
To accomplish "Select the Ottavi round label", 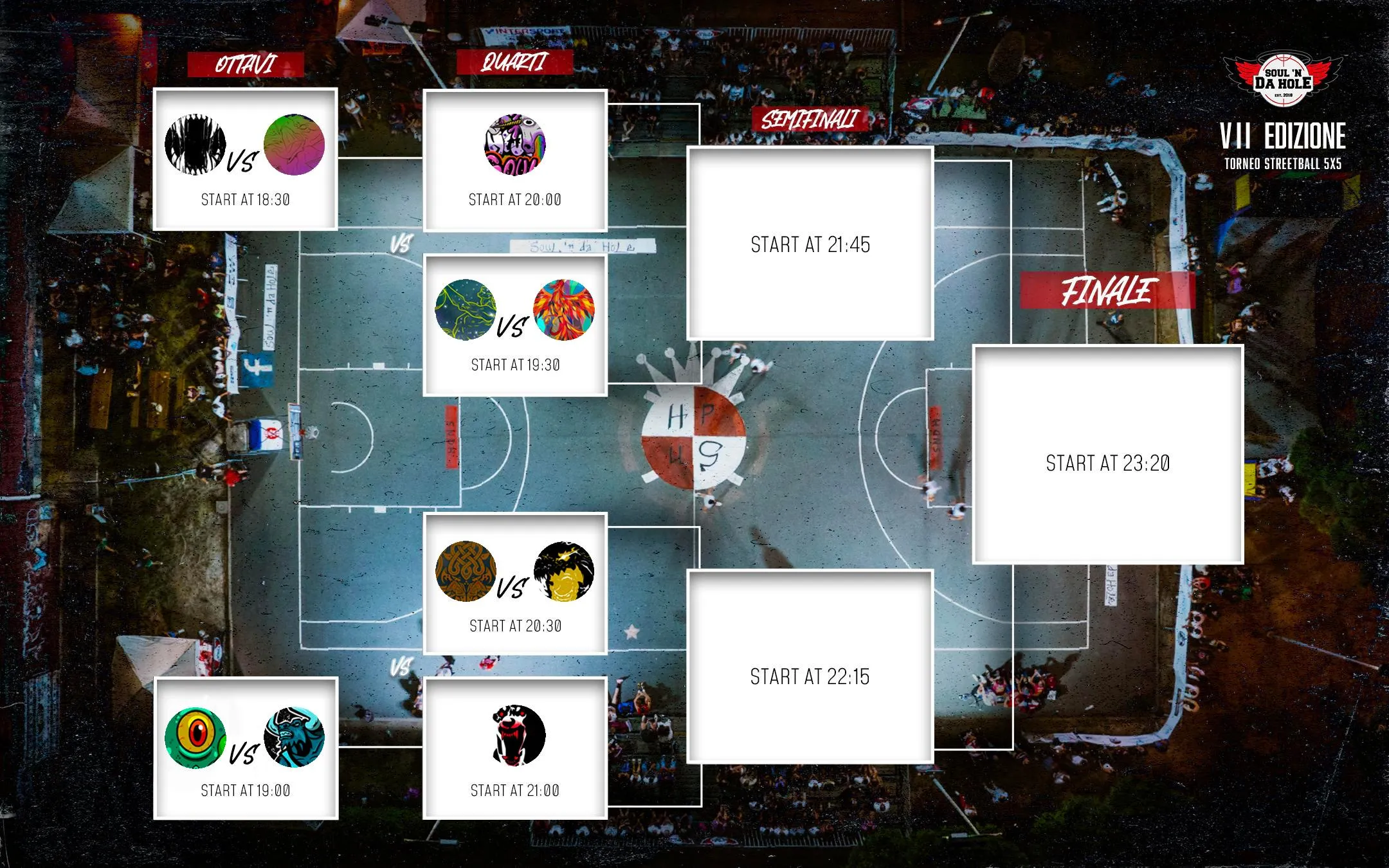I will pyautogui.click(x=245, y=64).
